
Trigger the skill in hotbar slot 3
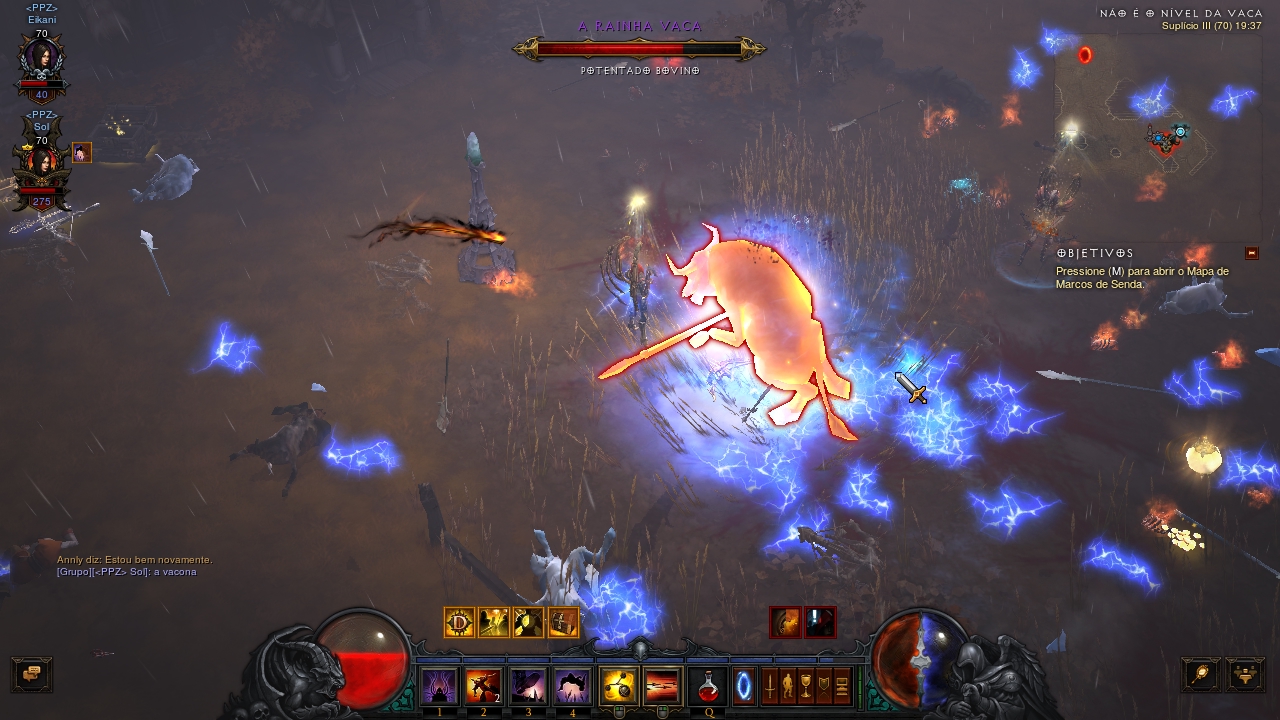[528, 686]
